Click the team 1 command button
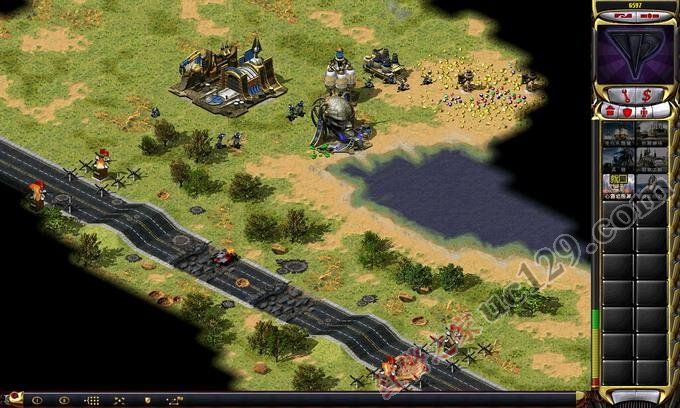Viewport: 680px width, 408px height. 37,400
